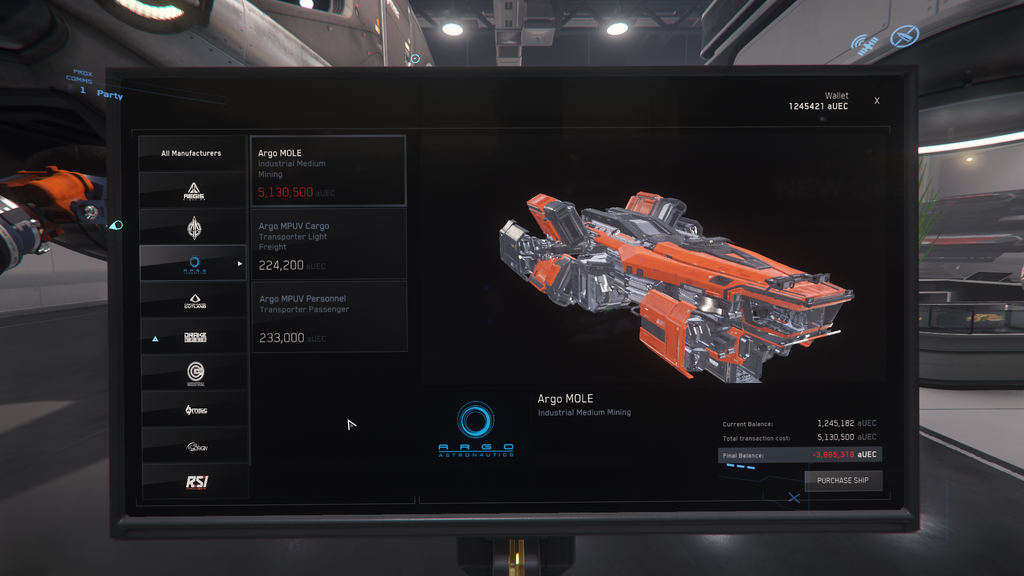
Task: Close the ship shop with the X
Action: 877,101
